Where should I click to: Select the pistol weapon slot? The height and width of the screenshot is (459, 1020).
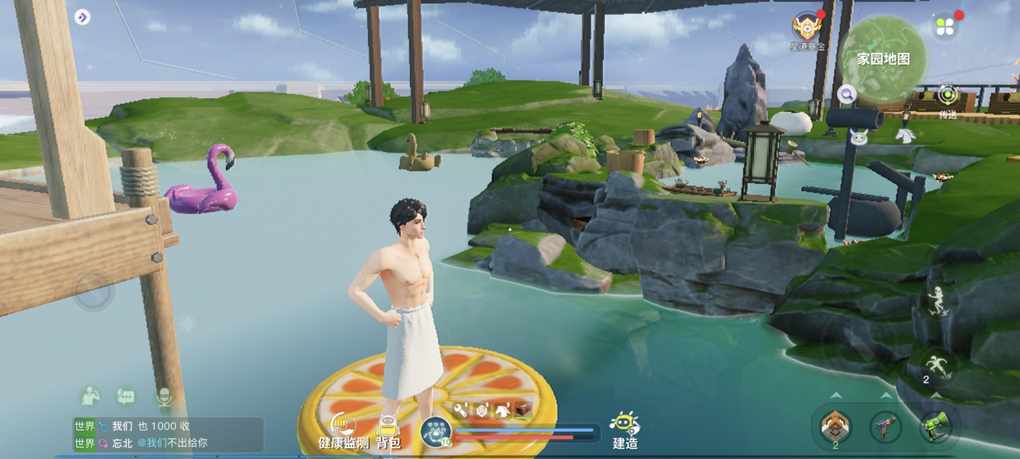885,427
